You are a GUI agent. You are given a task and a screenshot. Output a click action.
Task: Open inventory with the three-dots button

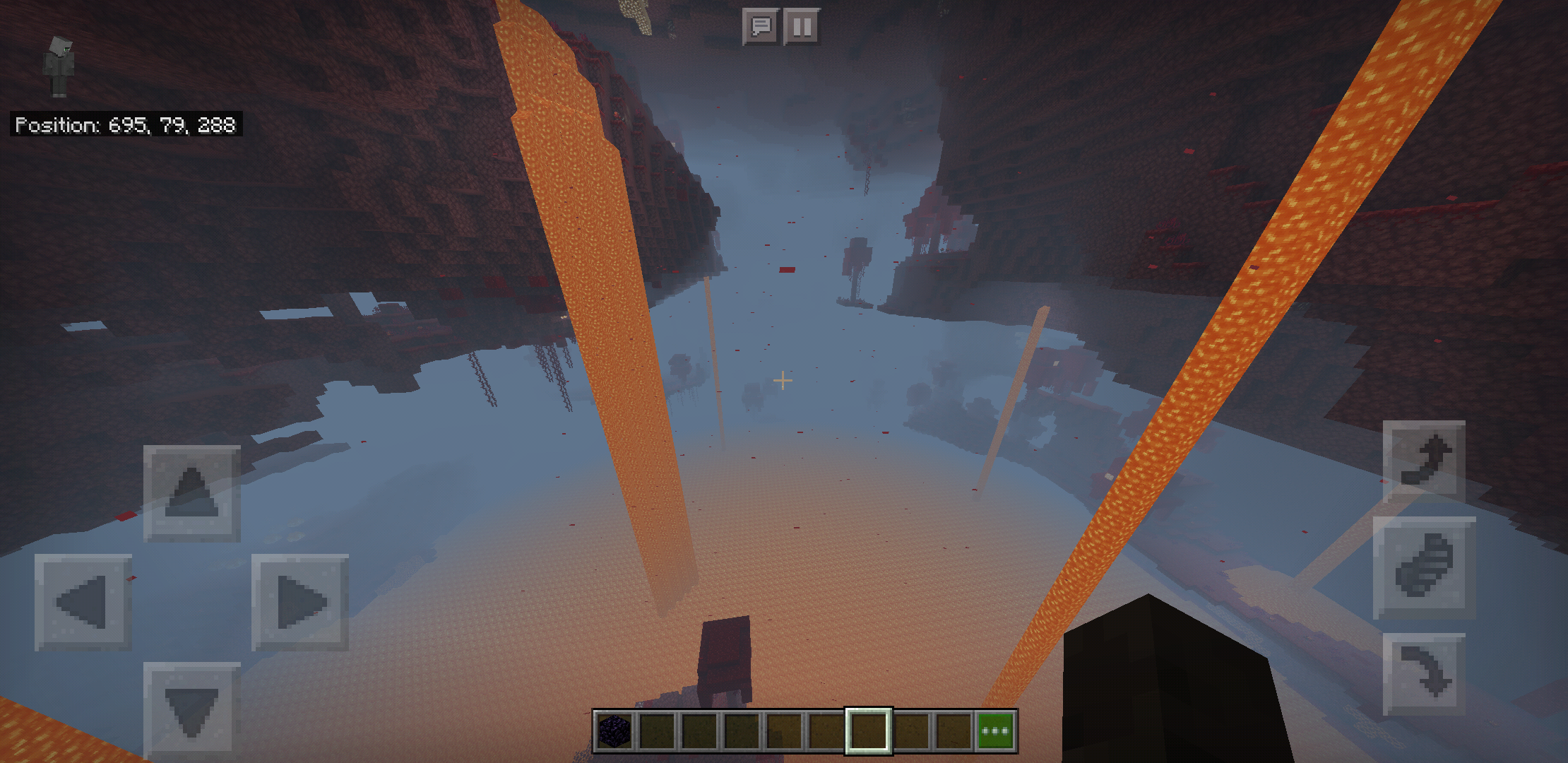point(995,731)
